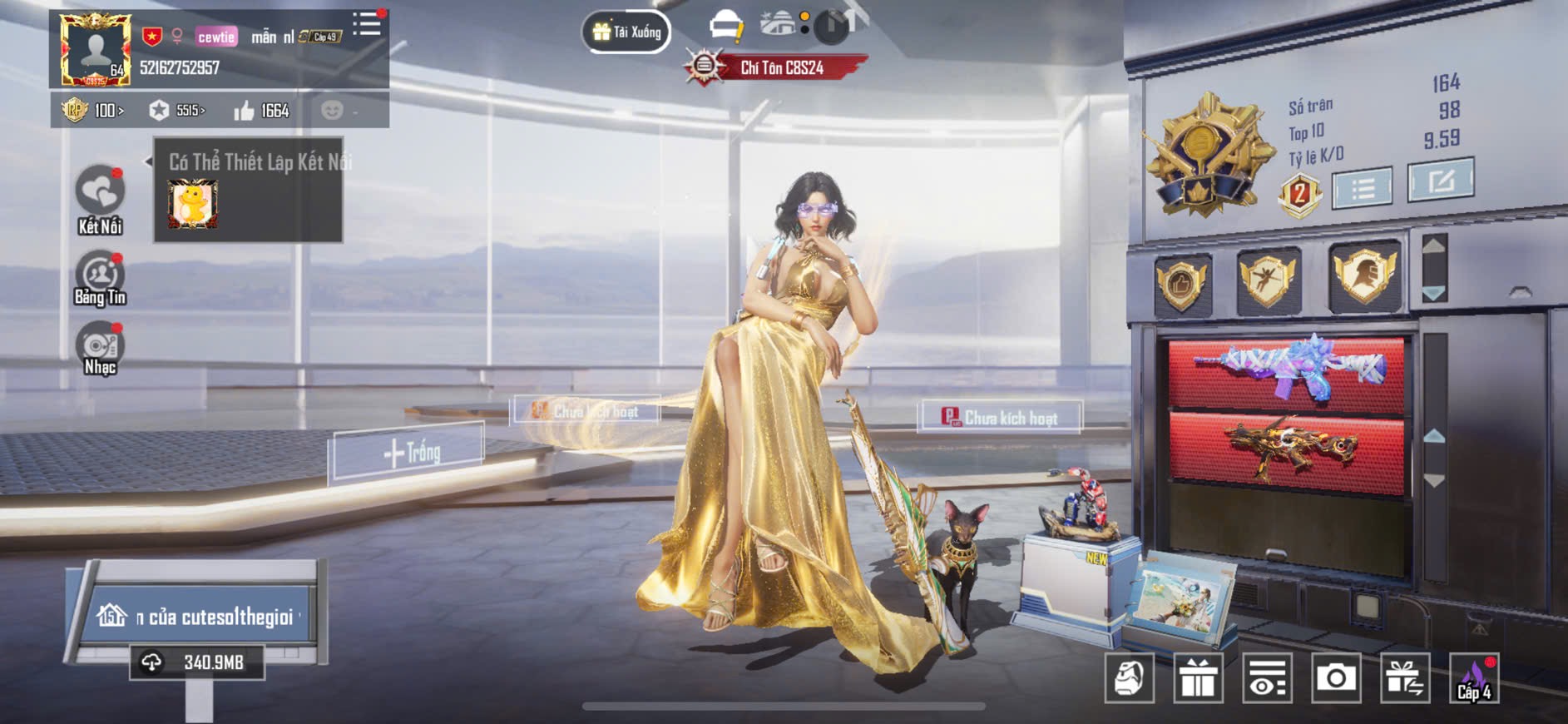Screen dimensions: 1568x724
Task: Tap the Tải Xuống download button
Action: click(626, 32)
